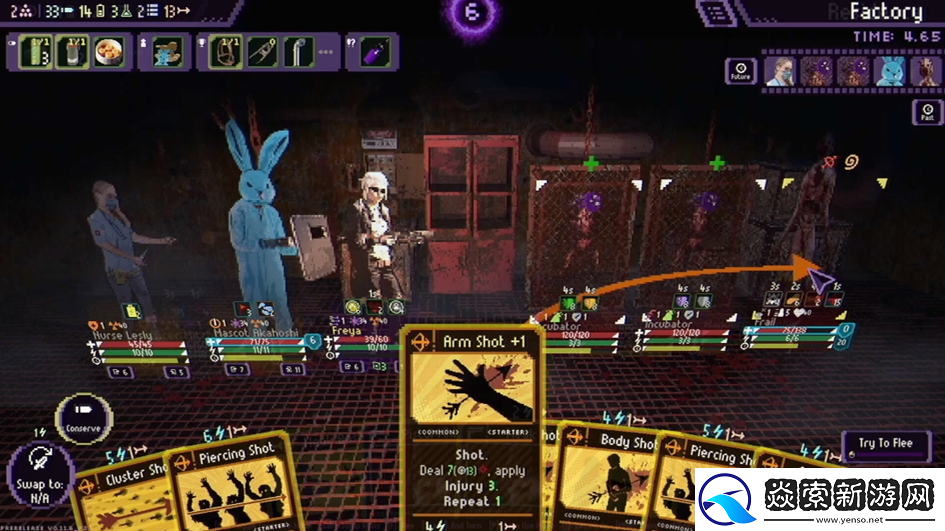
Task: Show the Future turn order
Action: coord(740,71)
